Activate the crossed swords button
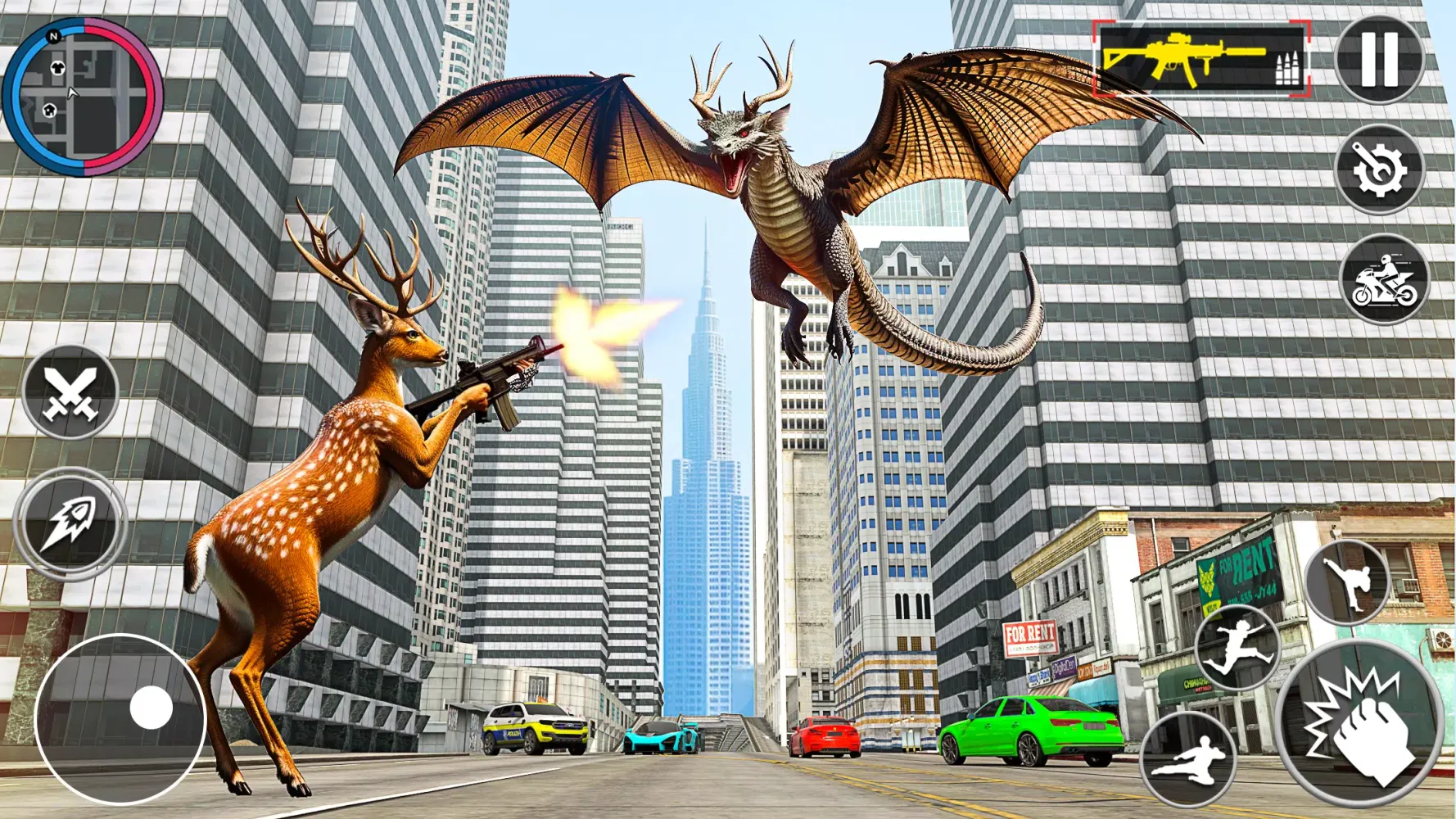Image resolution: width=1456 pixels, height=819 pixels. [70, 393]
